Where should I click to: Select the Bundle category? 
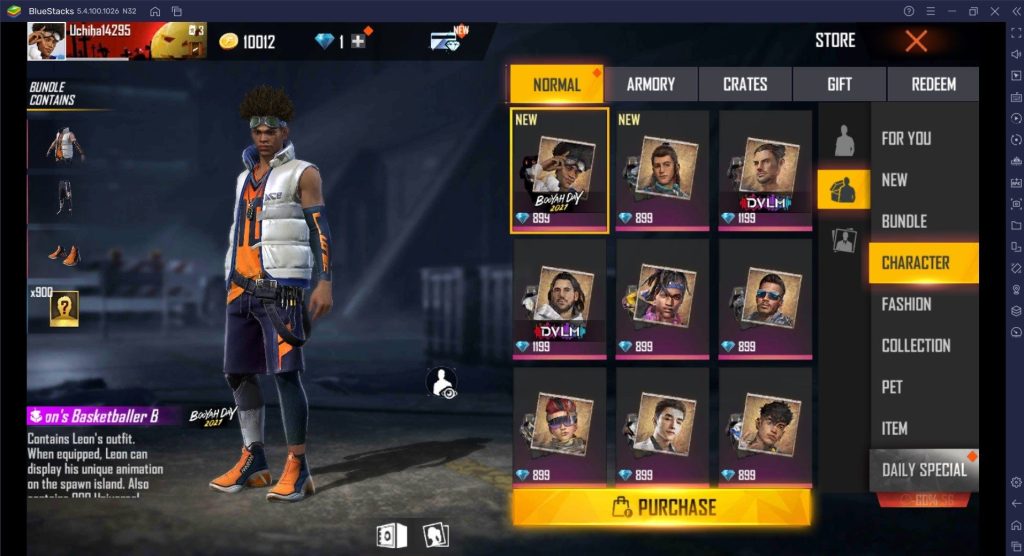point(904,221)
